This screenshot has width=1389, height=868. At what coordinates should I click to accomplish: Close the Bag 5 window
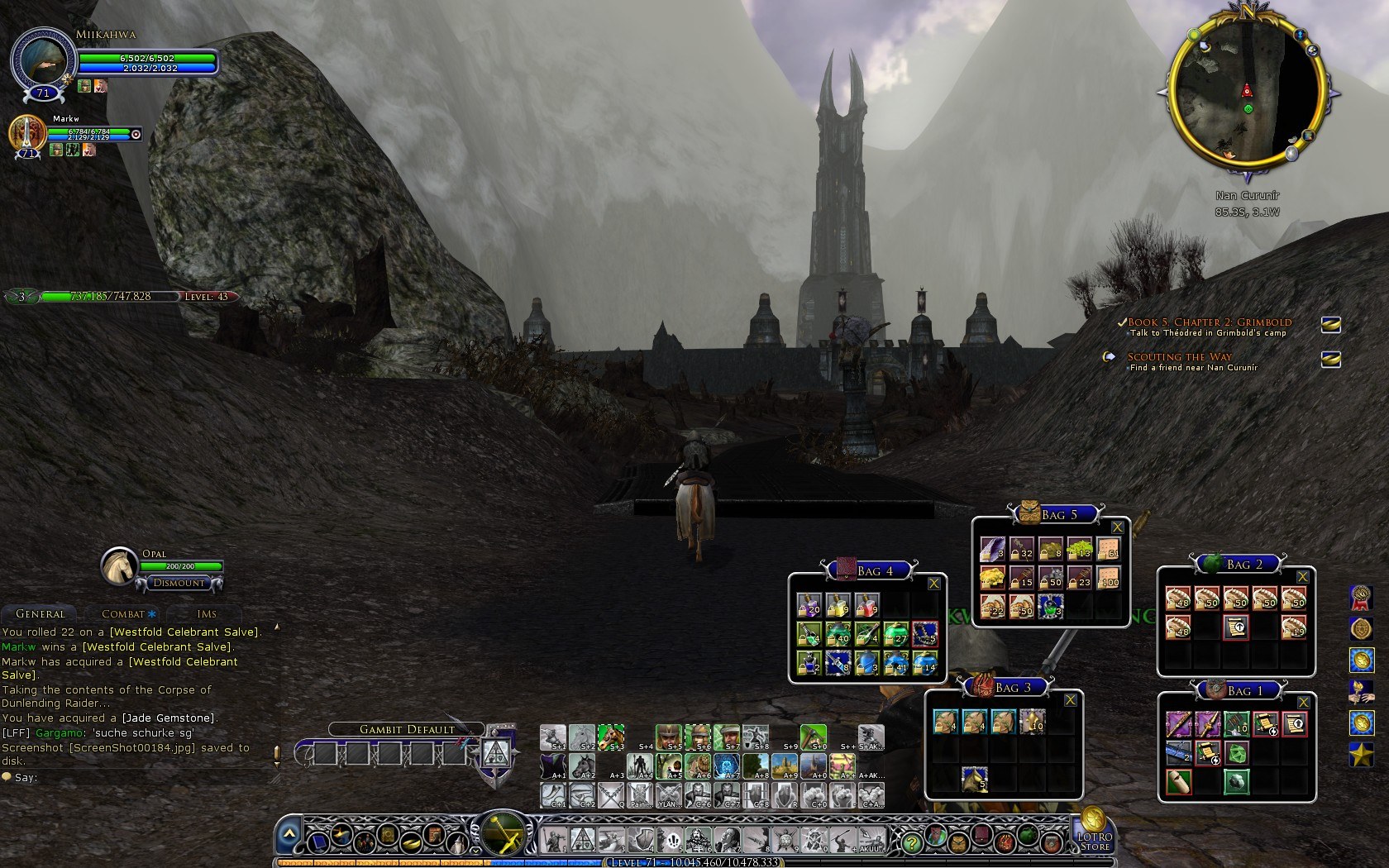pyautogui.click(x=1117, y=527)
